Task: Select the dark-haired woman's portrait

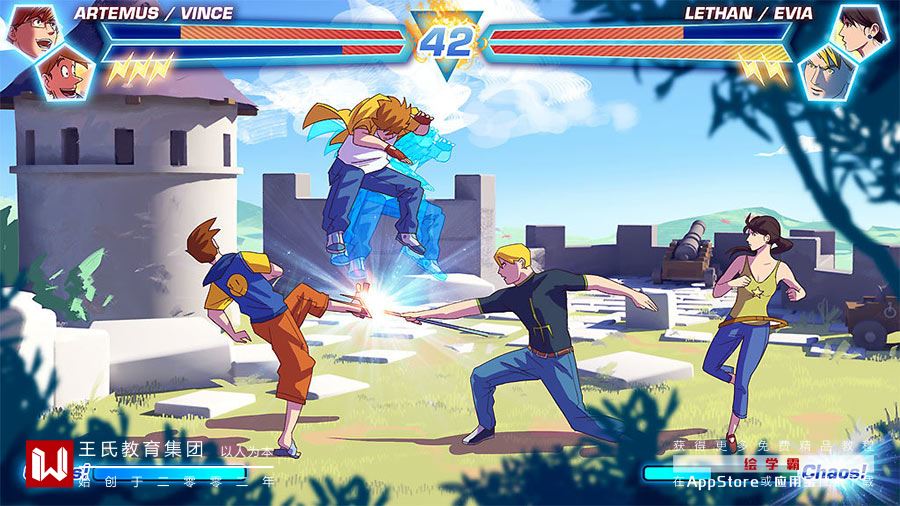Action: click(862, 30)
